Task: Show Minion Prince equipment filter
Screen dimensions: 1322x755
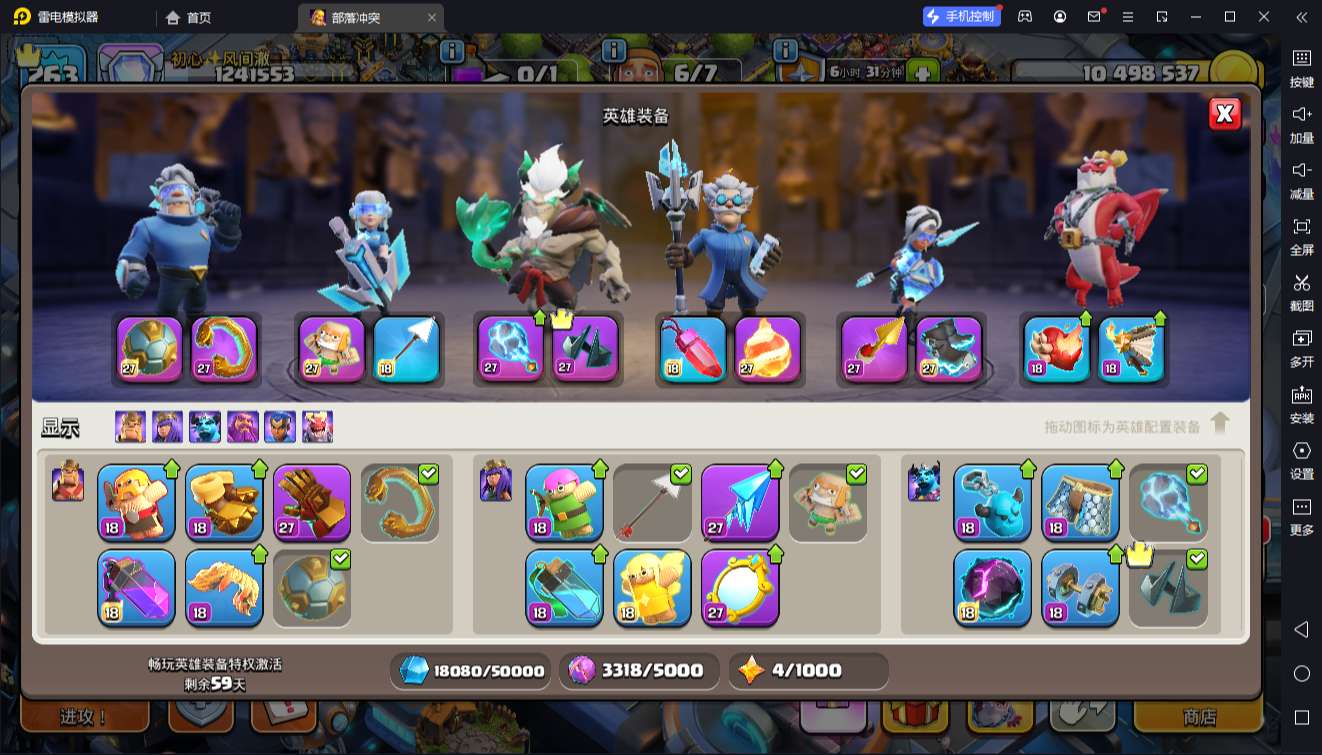Action: 205,427
